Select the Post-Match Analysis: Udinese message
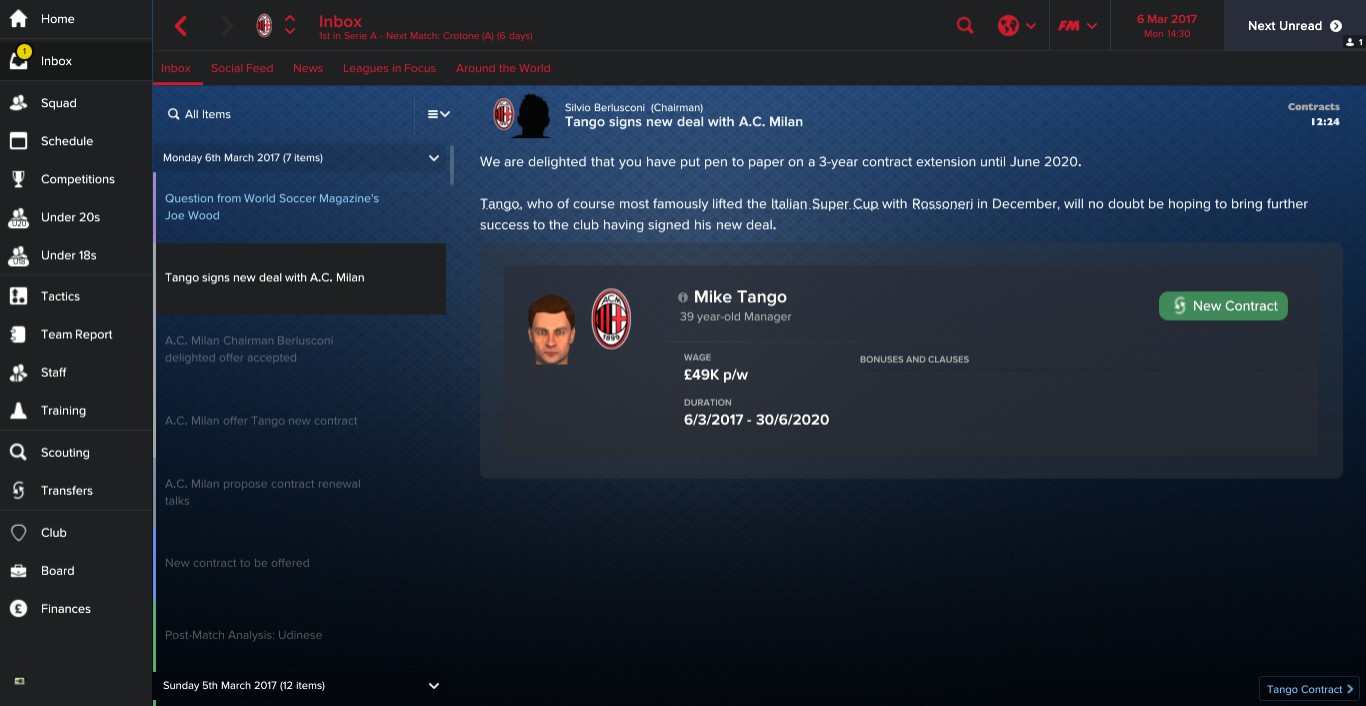Image resolution: width=1366 pixels, height=706 pixels. [x=243, y=635]
